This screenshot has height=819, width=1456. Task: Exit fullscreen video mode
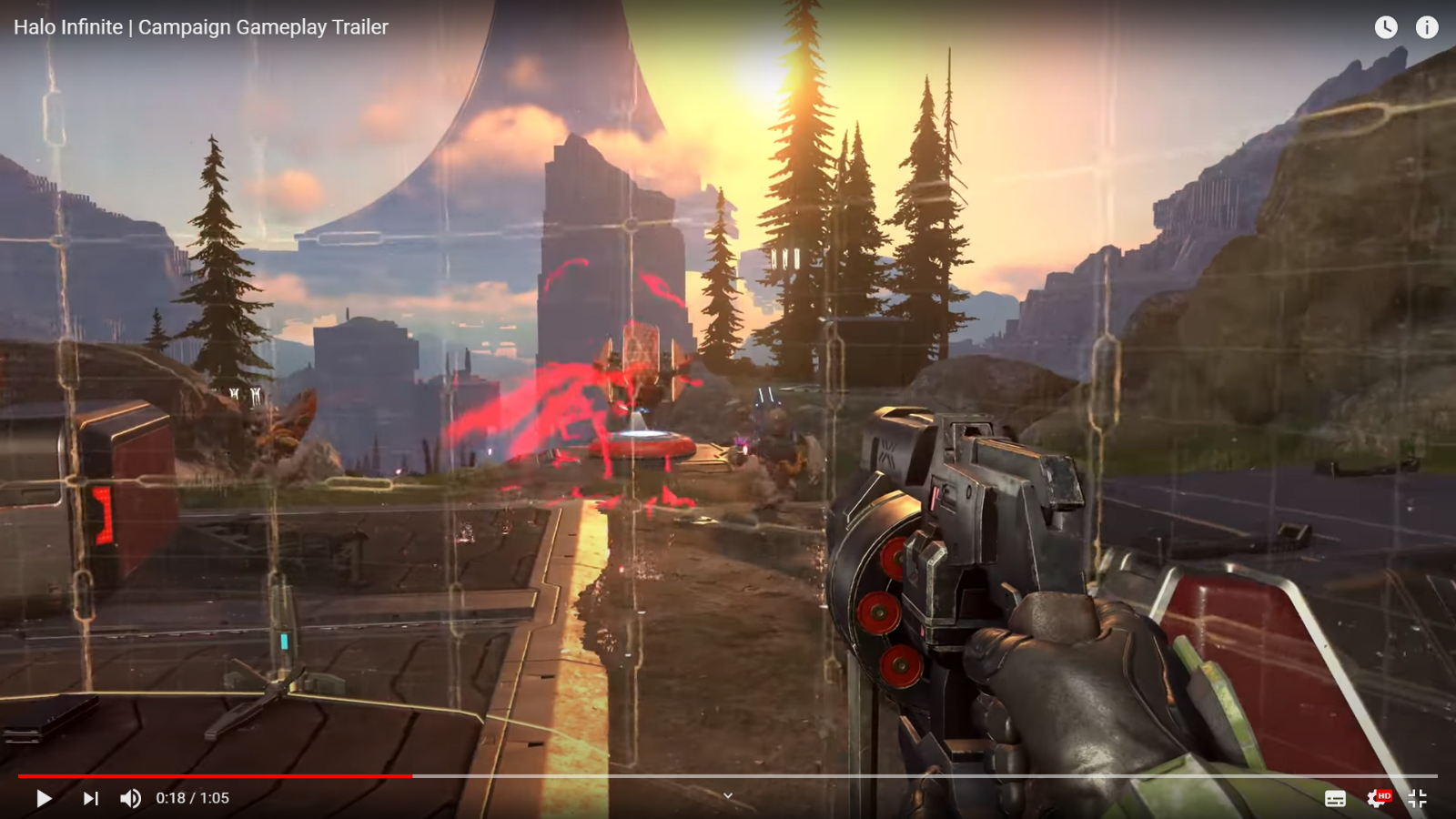(x=1417, y=798)
